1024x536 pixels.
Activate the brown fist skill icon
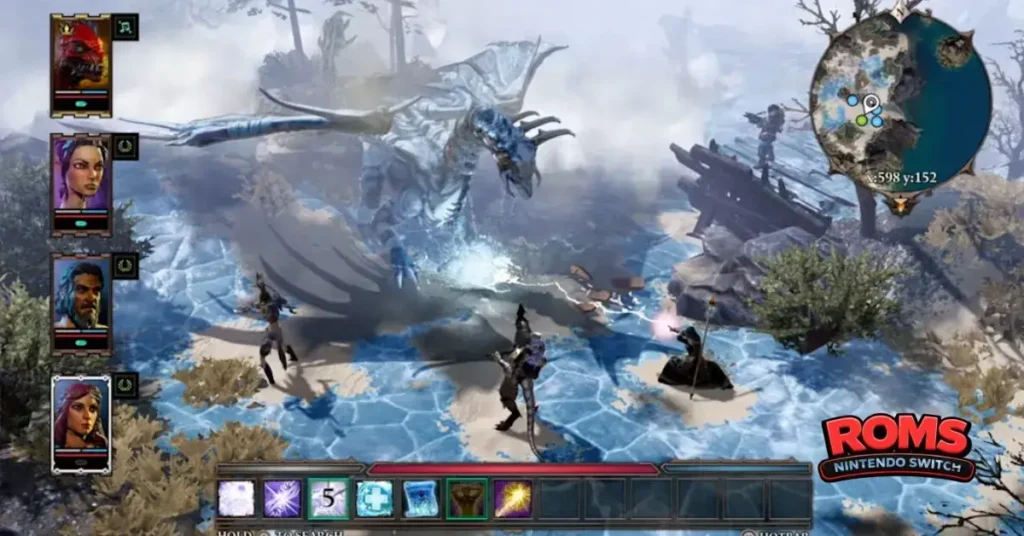pos(467,498)
